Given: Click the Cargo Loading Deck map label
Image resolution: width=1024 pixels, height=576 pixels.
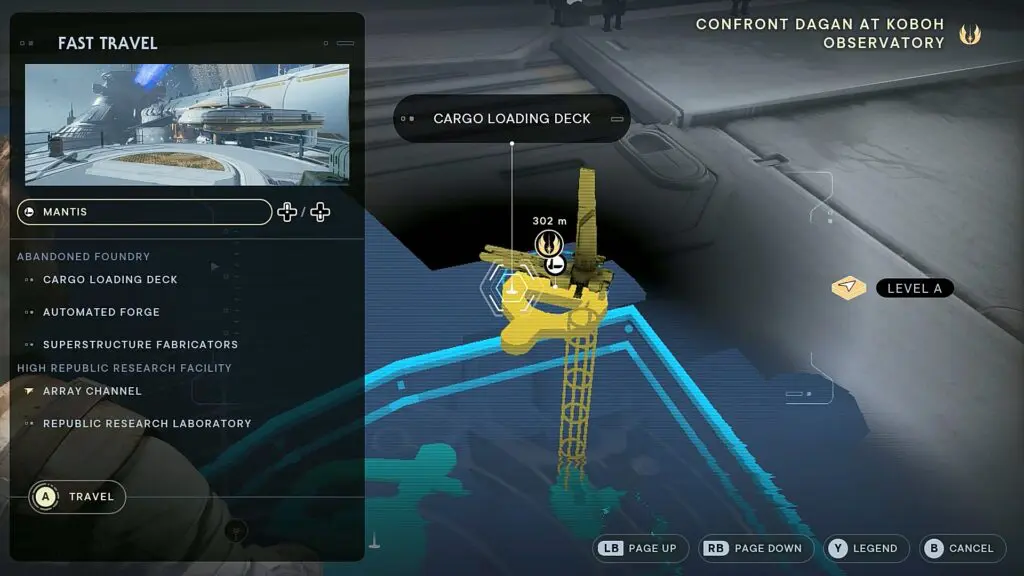Looking at the screenshot, I should pyautogui.click(x=511, y=118).
